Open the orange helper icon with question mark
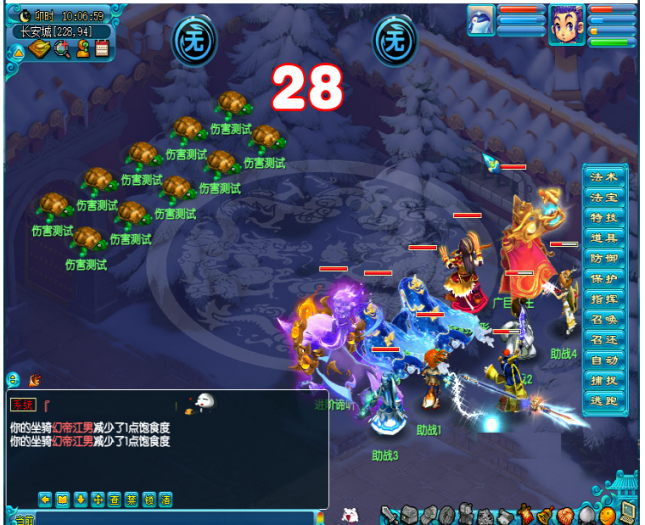The height and width of the screenshot is (525, 645). 83,48
